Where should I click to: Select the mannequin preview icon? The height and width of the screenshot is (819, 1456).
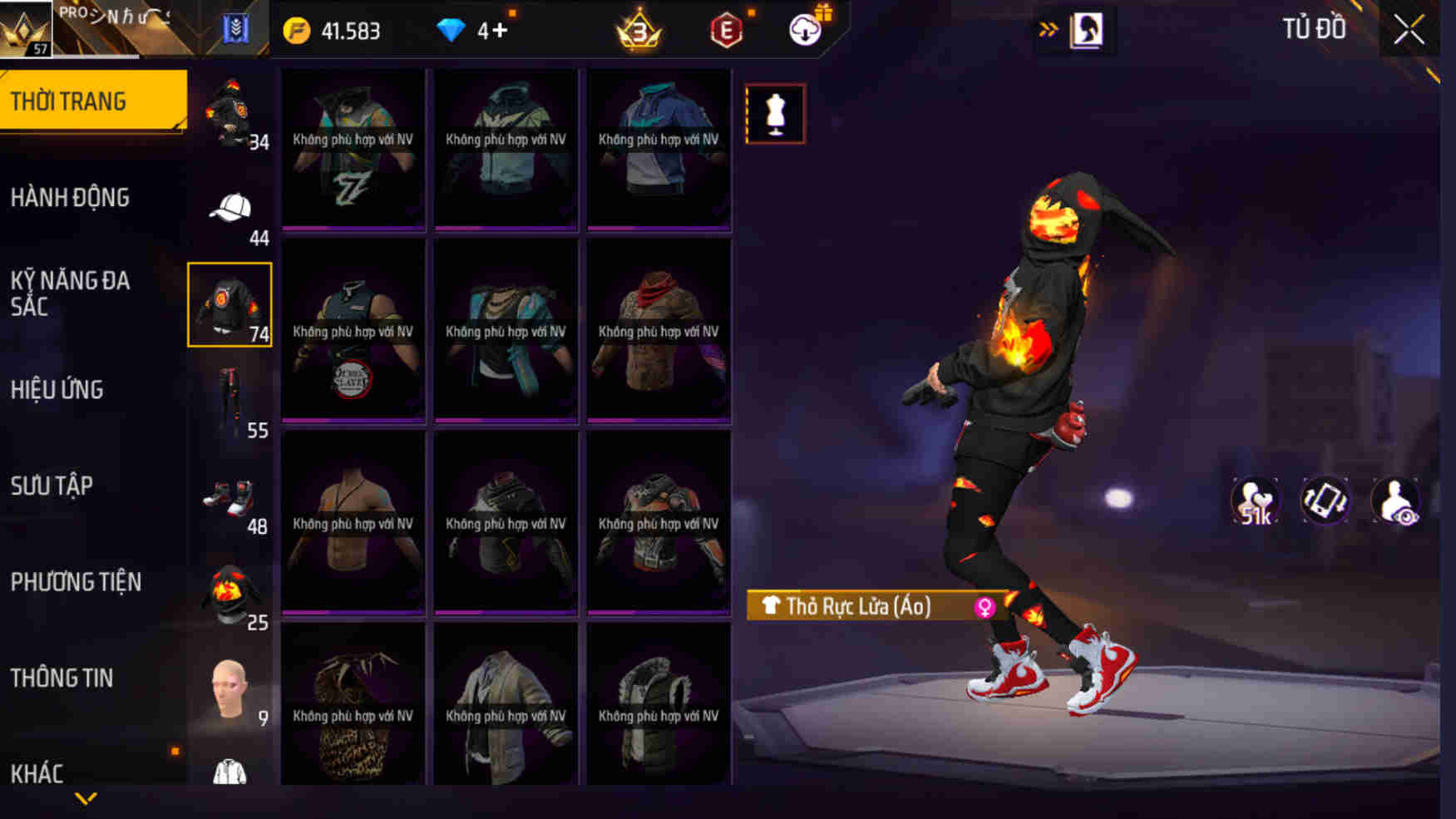[x=775, y=113]
